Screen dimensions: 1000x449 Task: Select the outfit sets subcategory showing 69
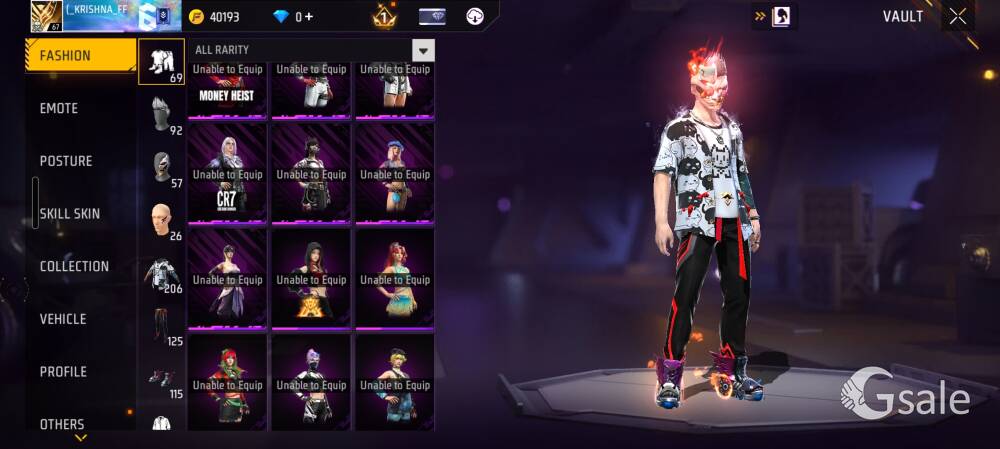(161, 62)
